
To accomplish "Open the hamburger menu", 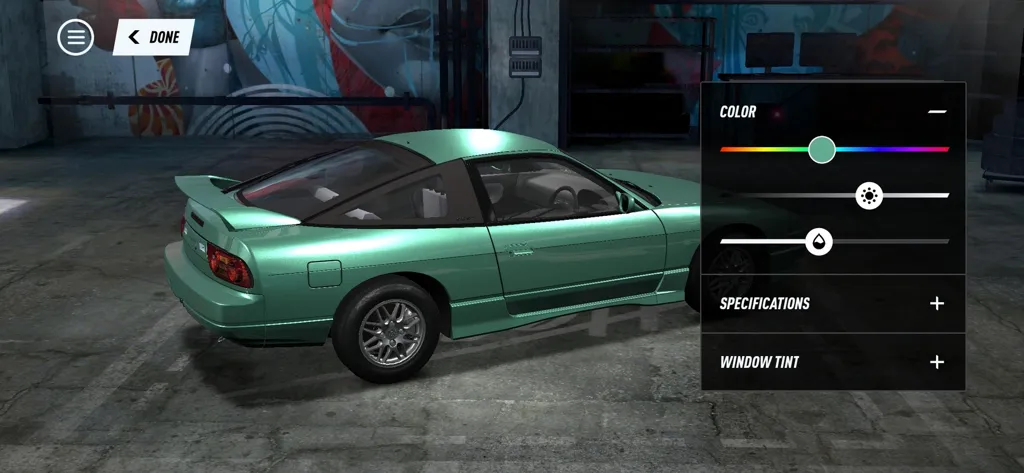I will [x=75, y=37].
